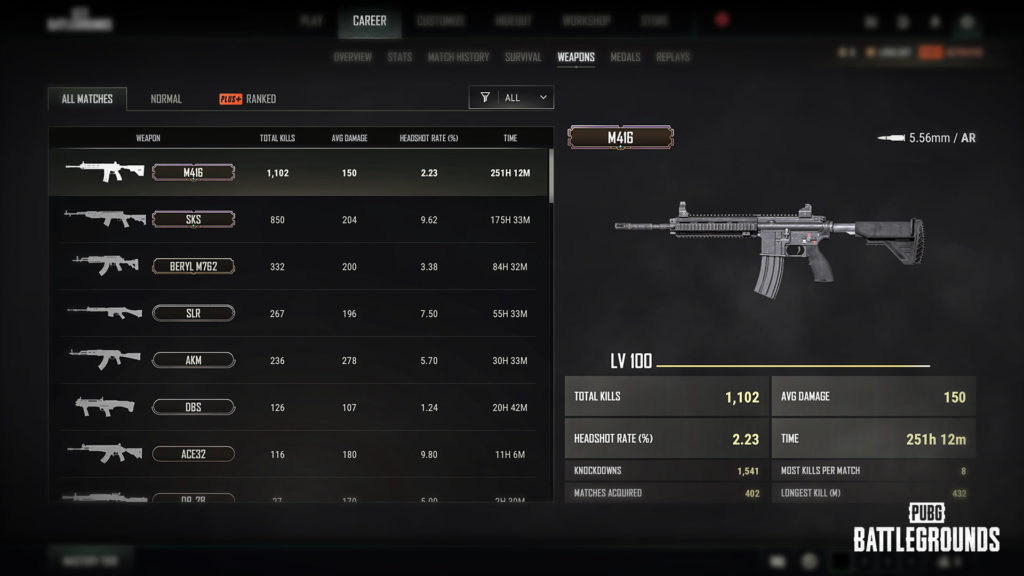Image resolution: width=1024 pixels, height=576 pixels.
Task: Show the Stats tab
Action: (x=399, y=57)
